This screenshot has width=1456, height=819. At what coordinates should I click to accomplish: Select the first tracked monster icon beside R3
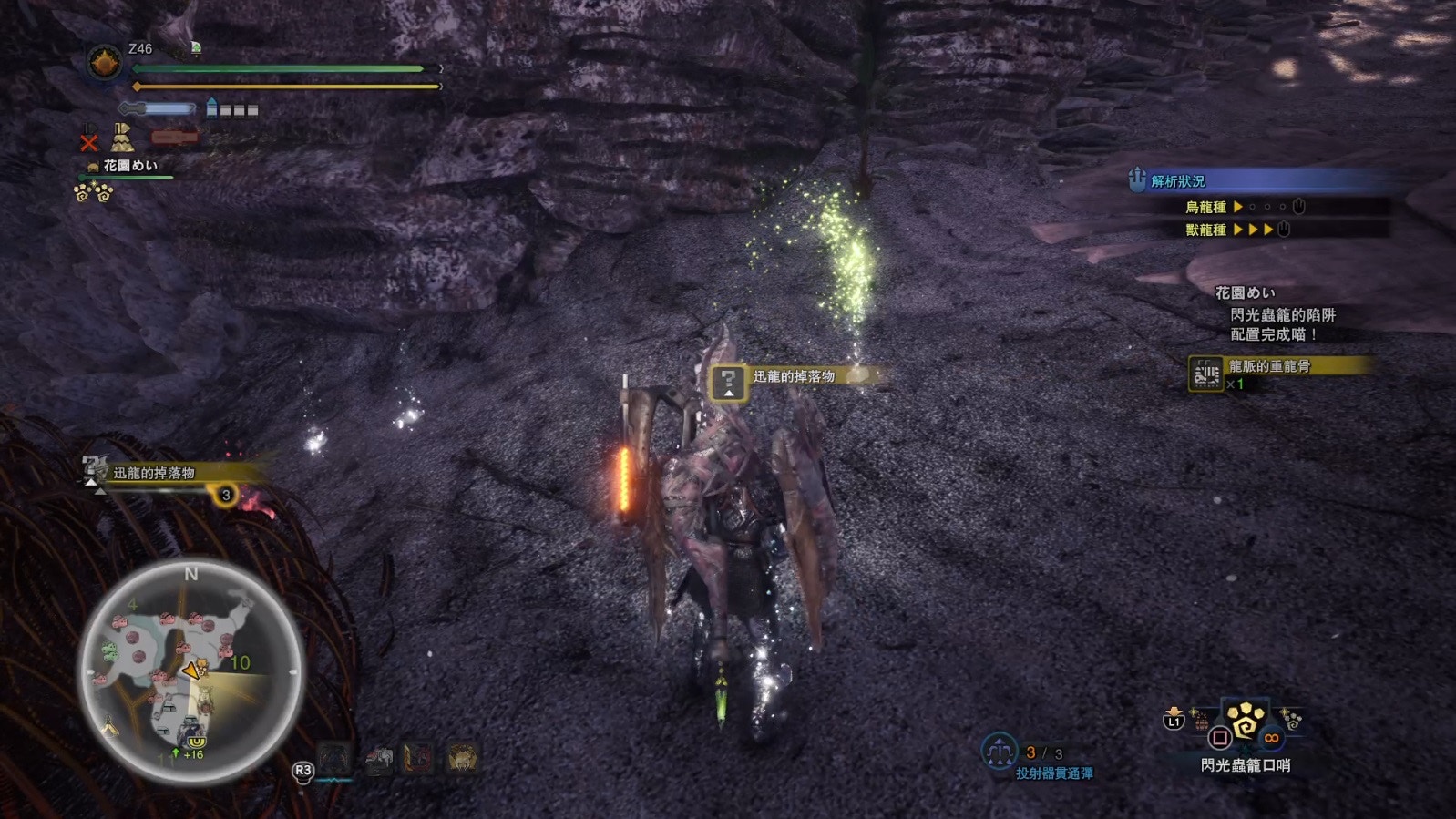pyautogui.click(x=334, y=758)
